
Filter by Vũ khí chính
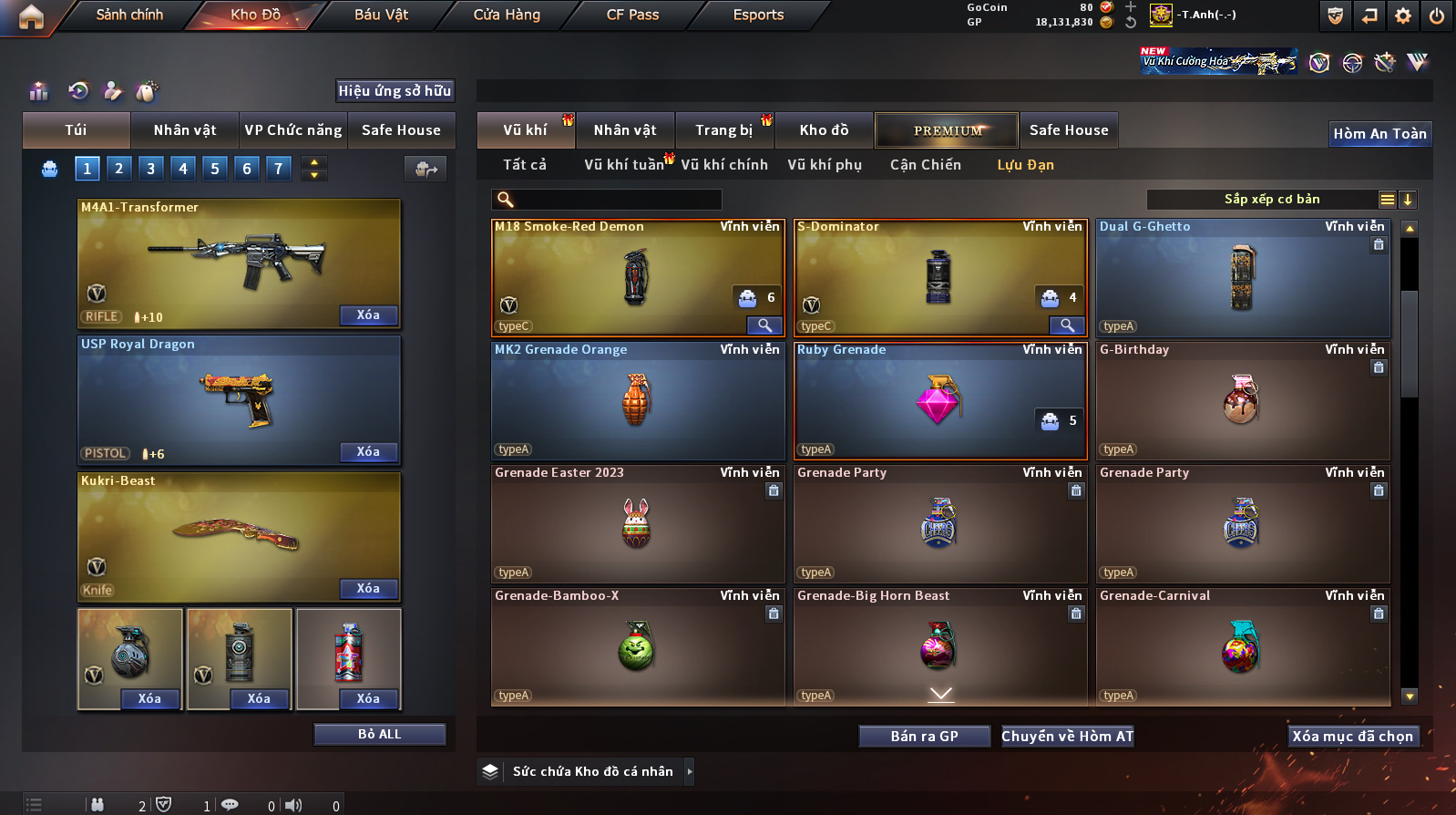coord(723,165)
